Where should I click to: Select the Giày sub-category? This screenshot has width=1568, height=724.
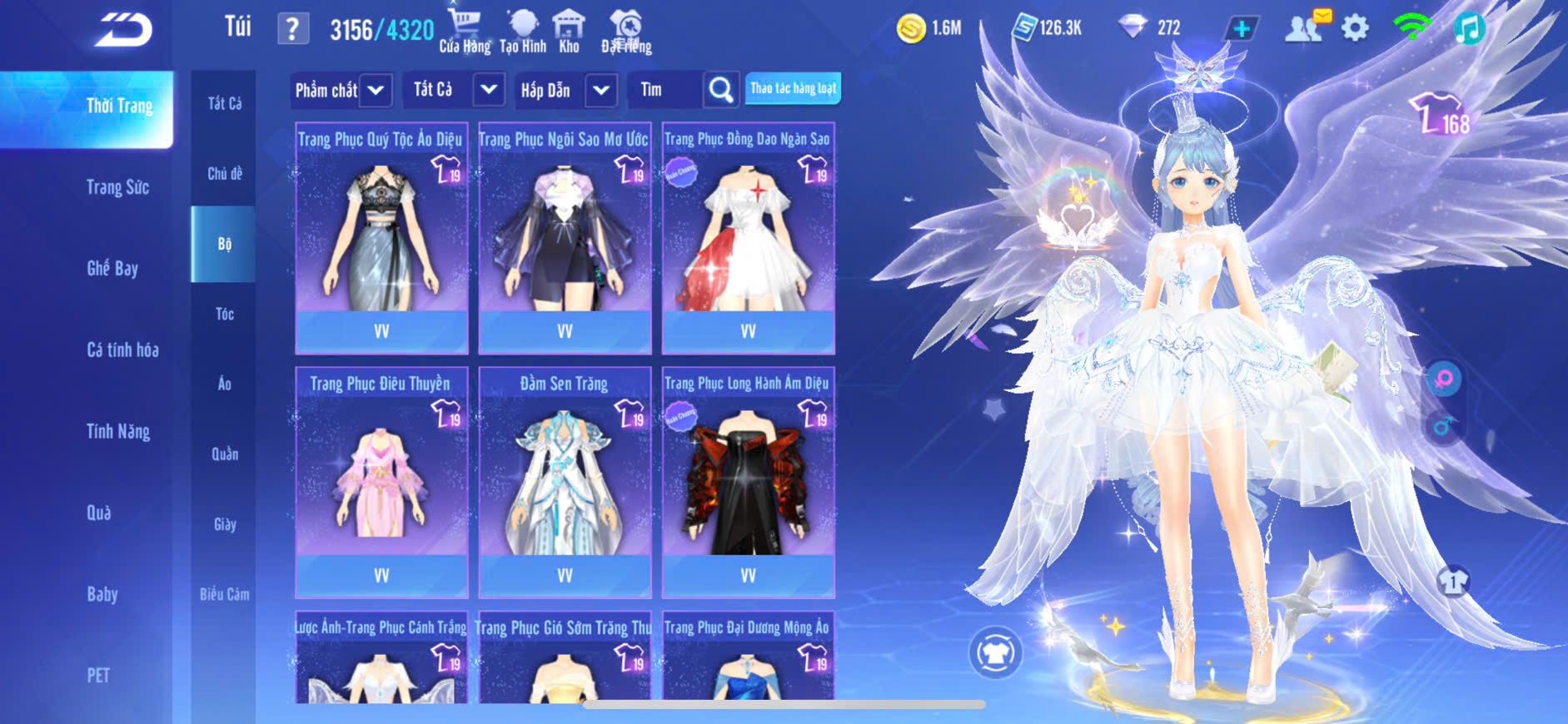point(224,524)
